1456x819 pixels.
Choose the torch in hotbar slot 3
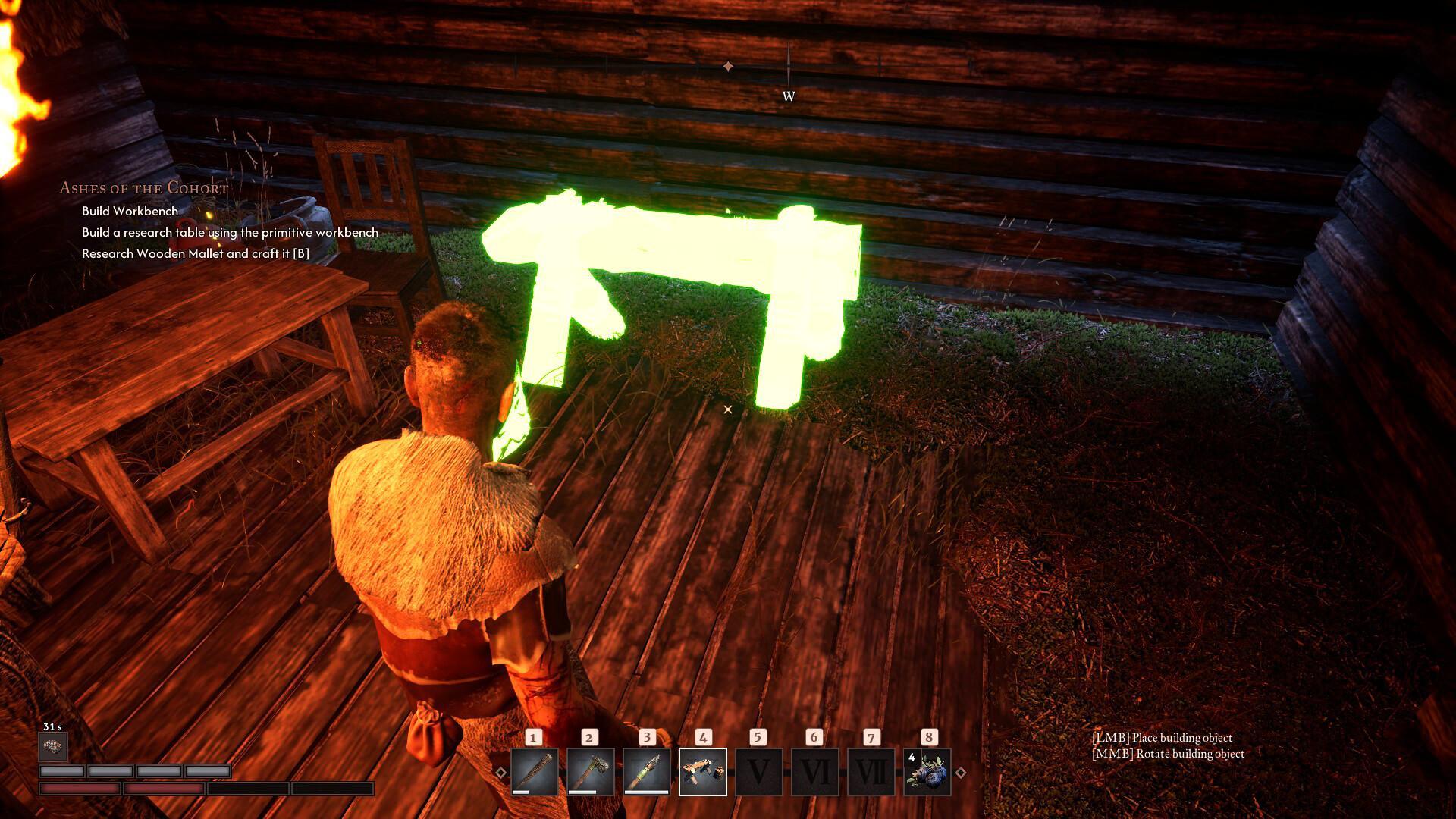pyautogui.click(x=647, y=772)
